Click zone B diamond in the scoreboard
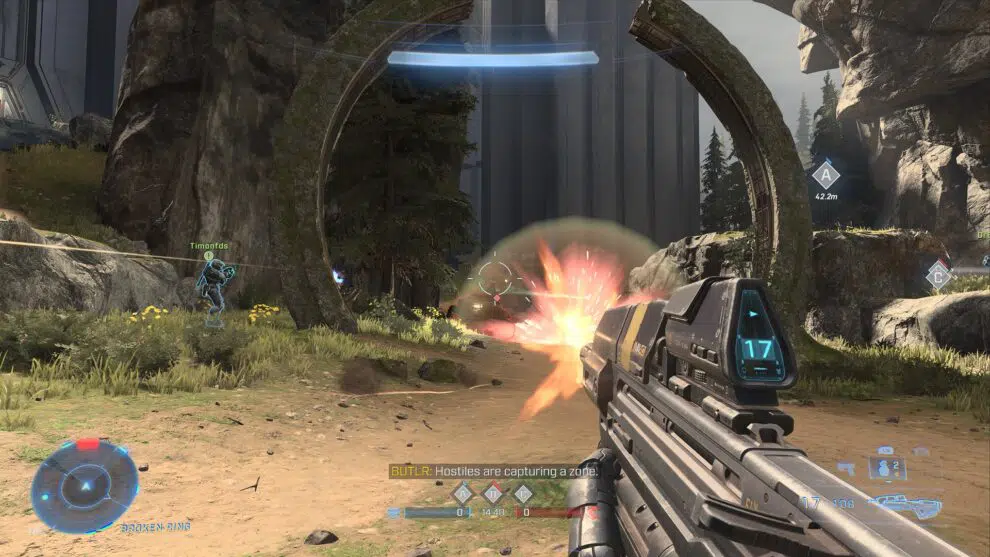This screenshot has height=557, width=990. coord(492,492)
